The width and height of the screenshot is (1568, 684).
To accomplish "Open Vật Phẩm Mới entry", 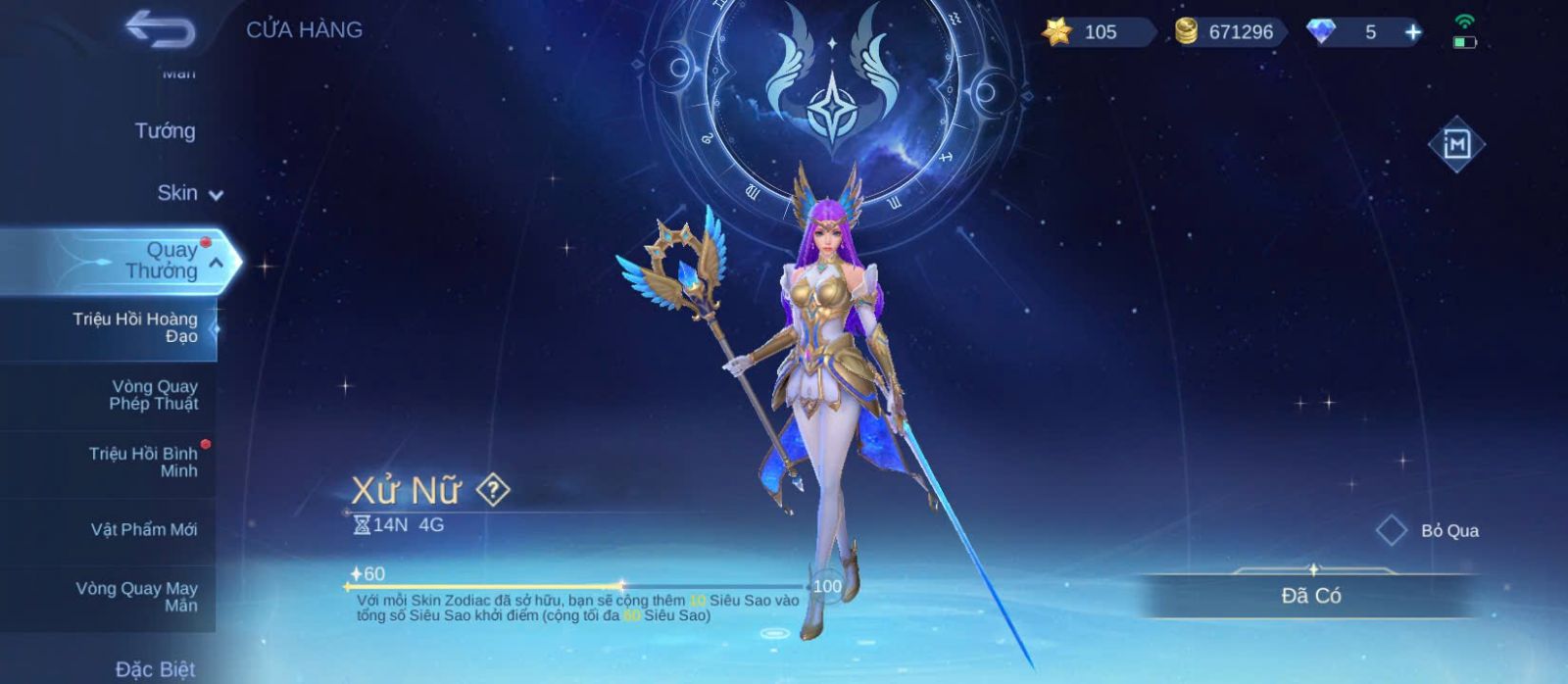I will (x=144, y=529).
